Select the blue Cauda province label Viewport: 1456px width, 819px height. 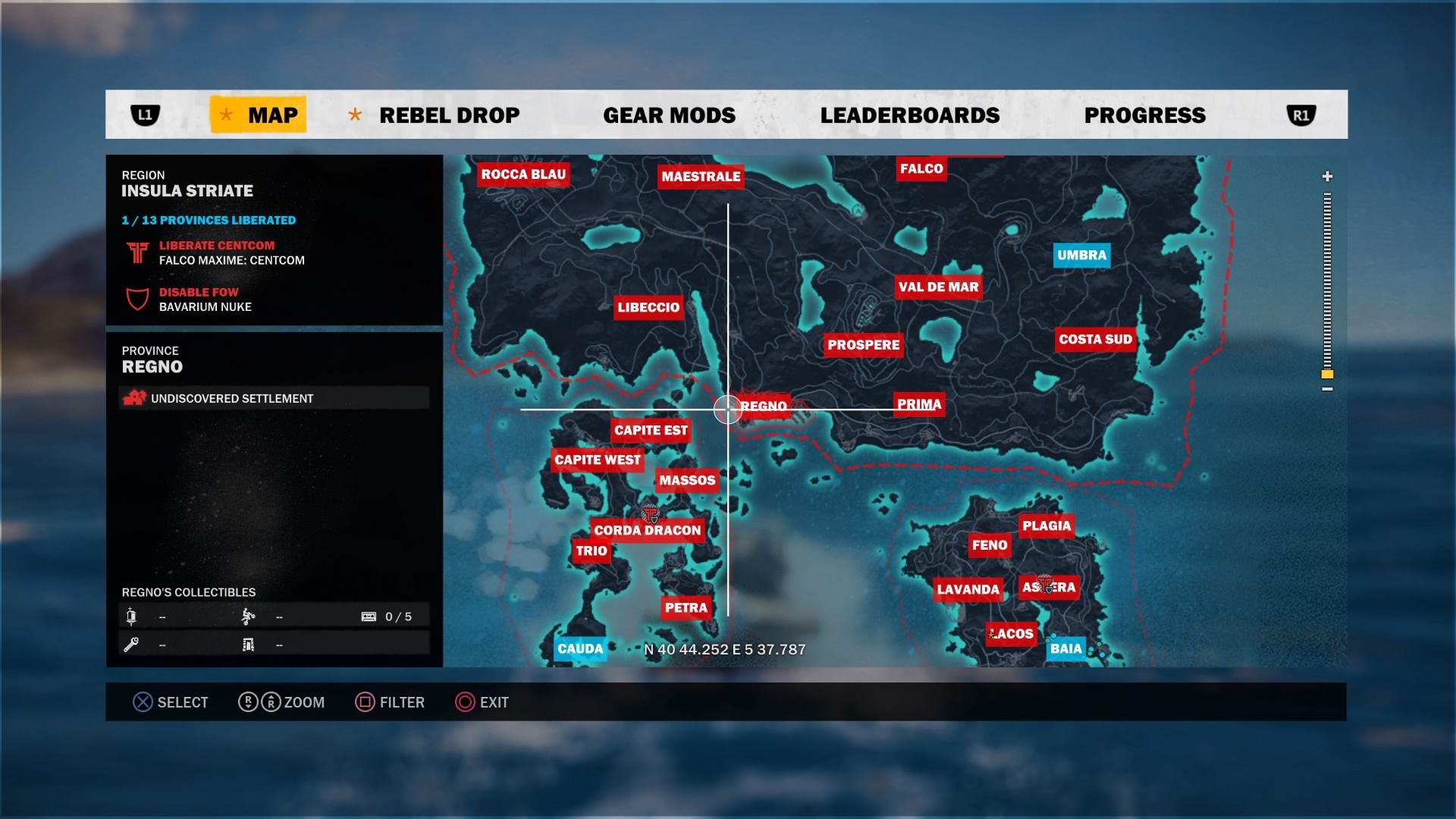pyautogui.click(x=580, y=648)
